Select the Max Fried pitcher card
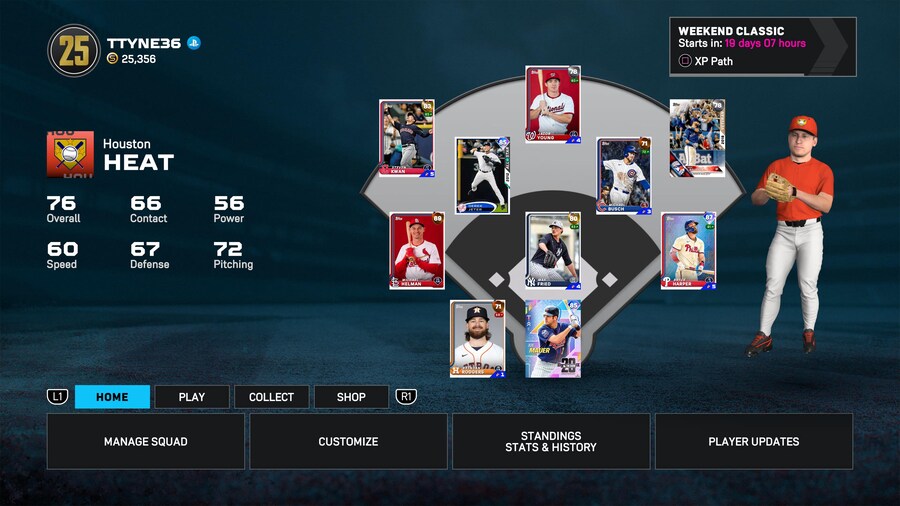 [553, 251]
